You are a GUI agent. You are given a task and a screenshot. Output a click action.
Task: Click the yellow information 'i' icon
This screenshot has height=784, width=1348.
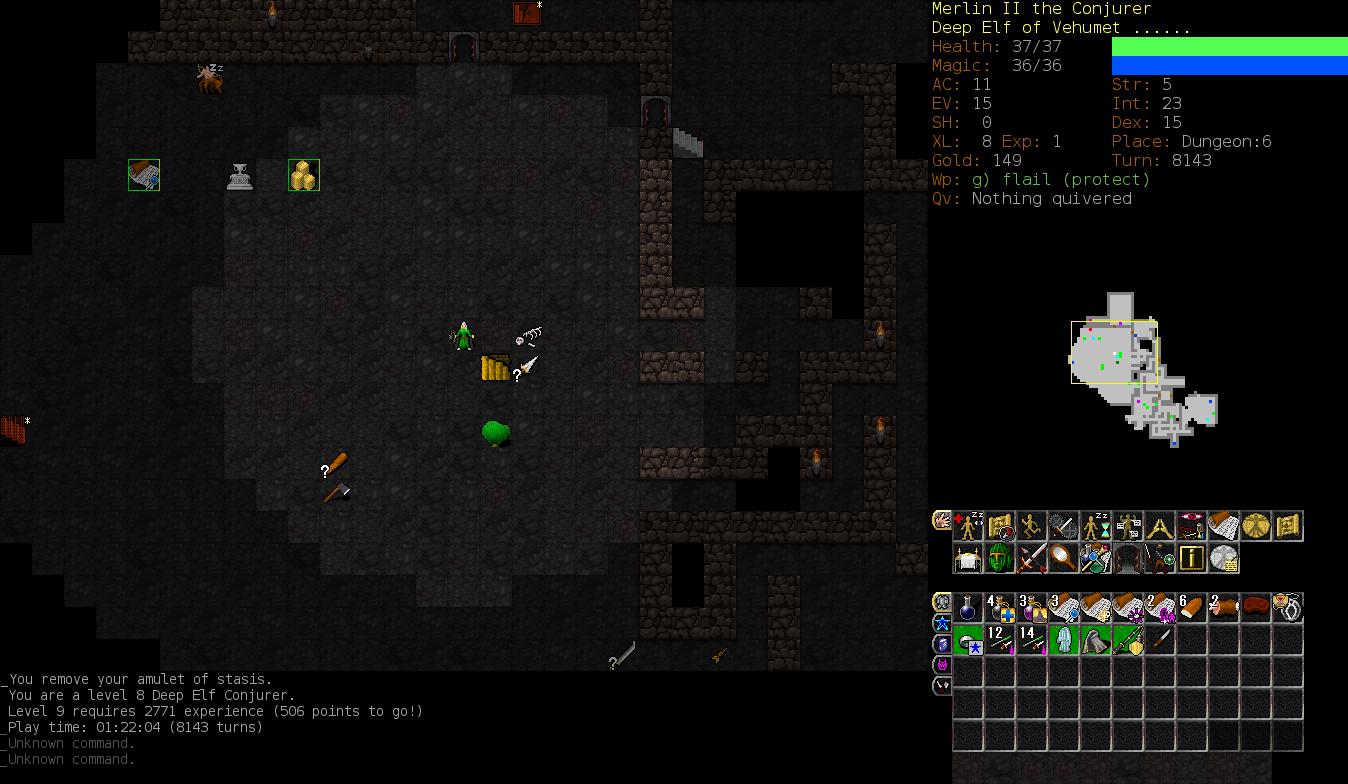tap(1191, 558)
